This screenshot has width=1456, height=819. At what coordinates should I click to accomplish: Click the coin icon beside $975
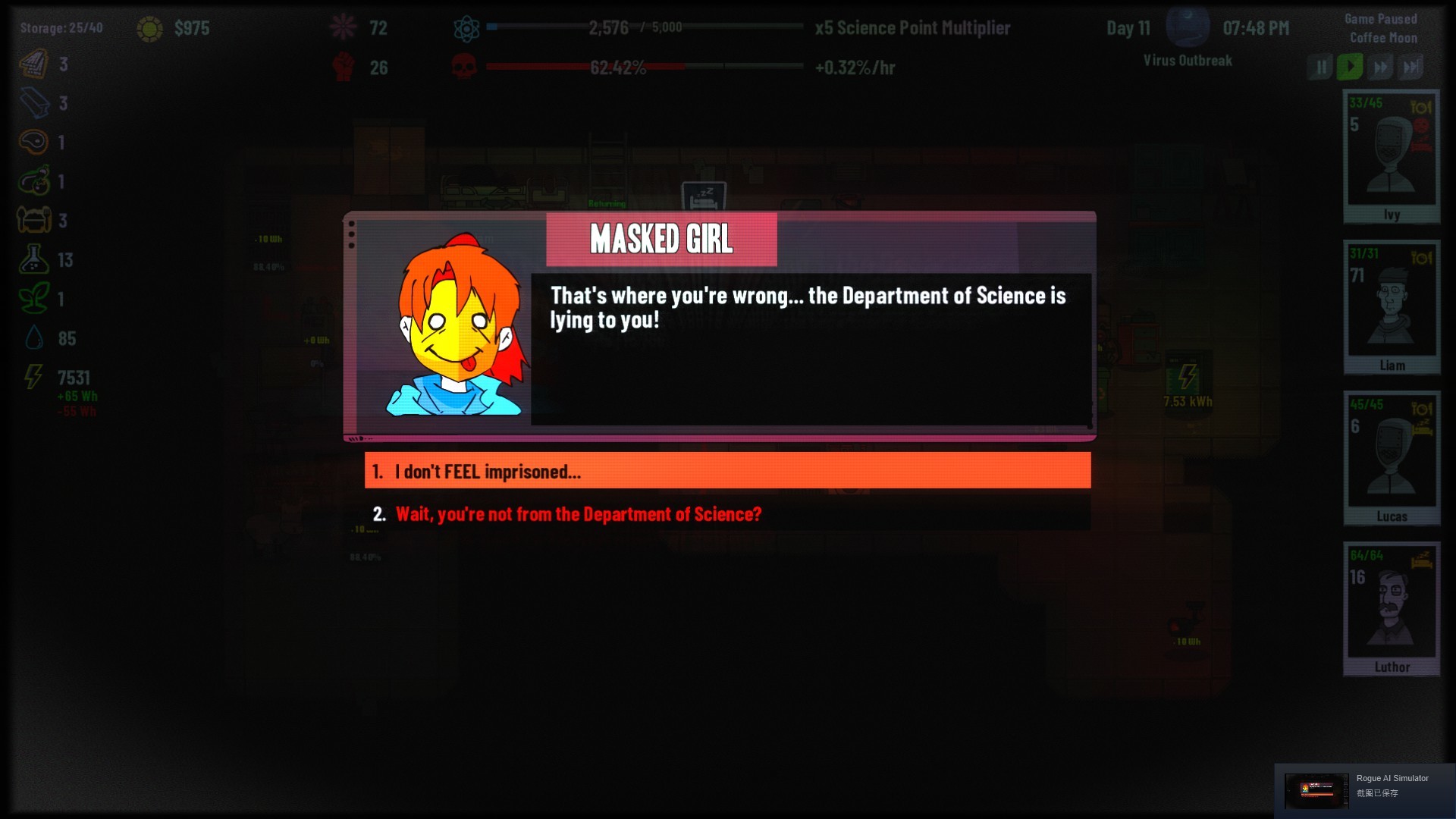click(x=149, y=28)
